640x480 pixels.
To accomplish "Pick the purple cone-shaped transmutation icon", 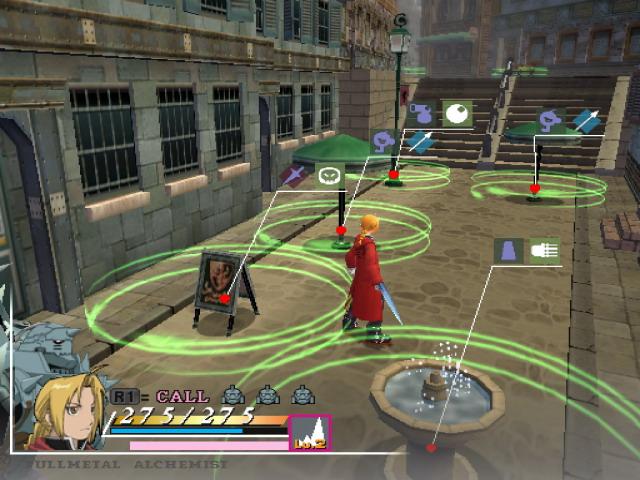I will click(x=508, y=251).
